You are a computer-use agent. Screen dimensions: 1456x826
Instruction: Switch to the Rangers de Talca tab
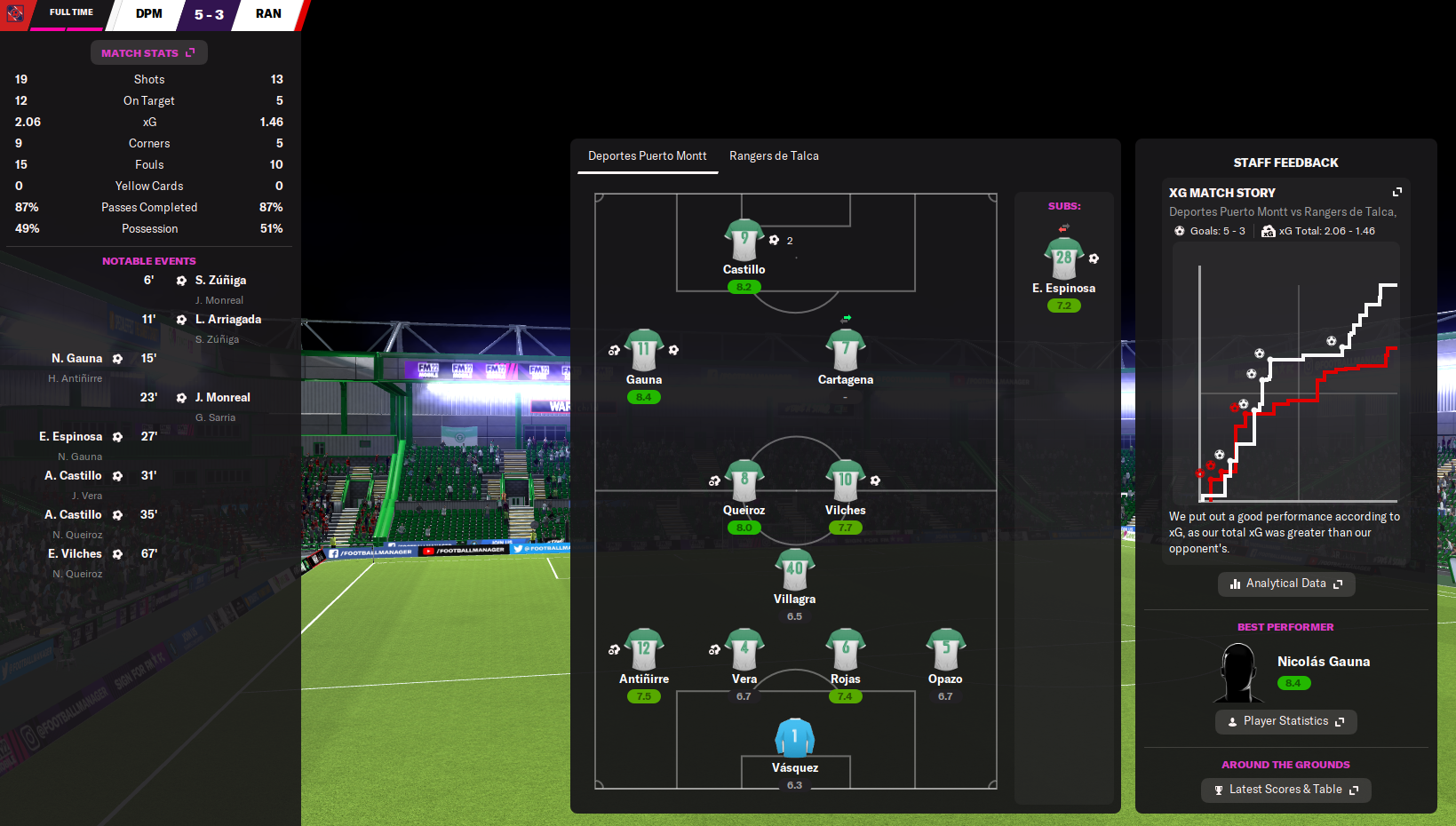click(x=774, y=156)
